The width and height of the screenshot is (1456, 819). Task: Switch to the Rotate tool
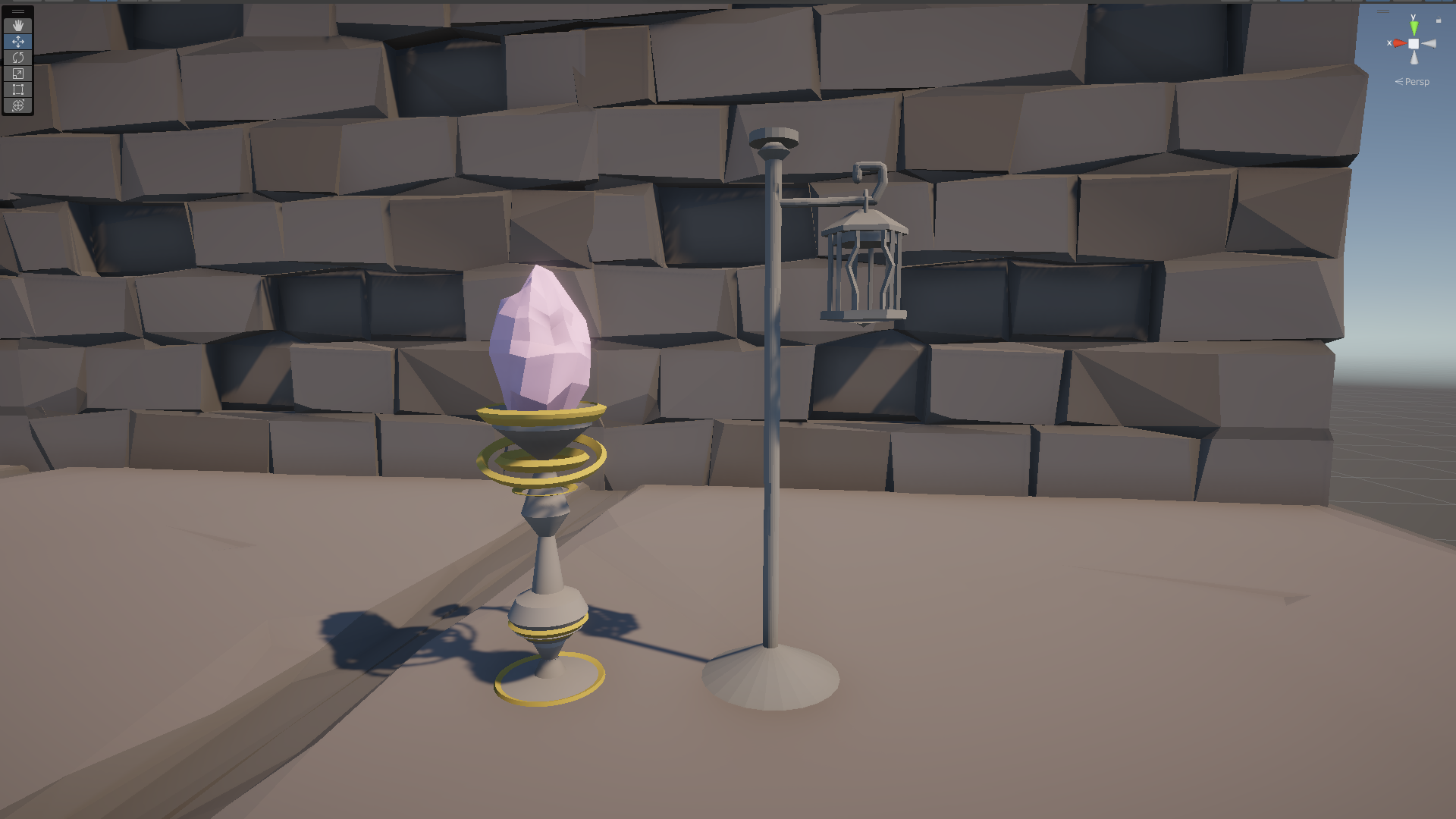[x=18, y=58]
